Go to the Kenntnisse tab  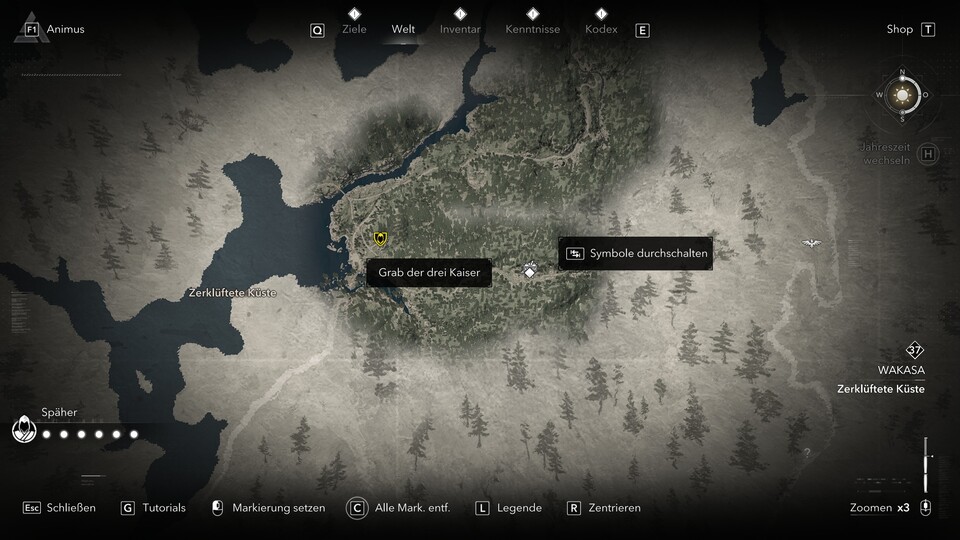click(532, 29)
